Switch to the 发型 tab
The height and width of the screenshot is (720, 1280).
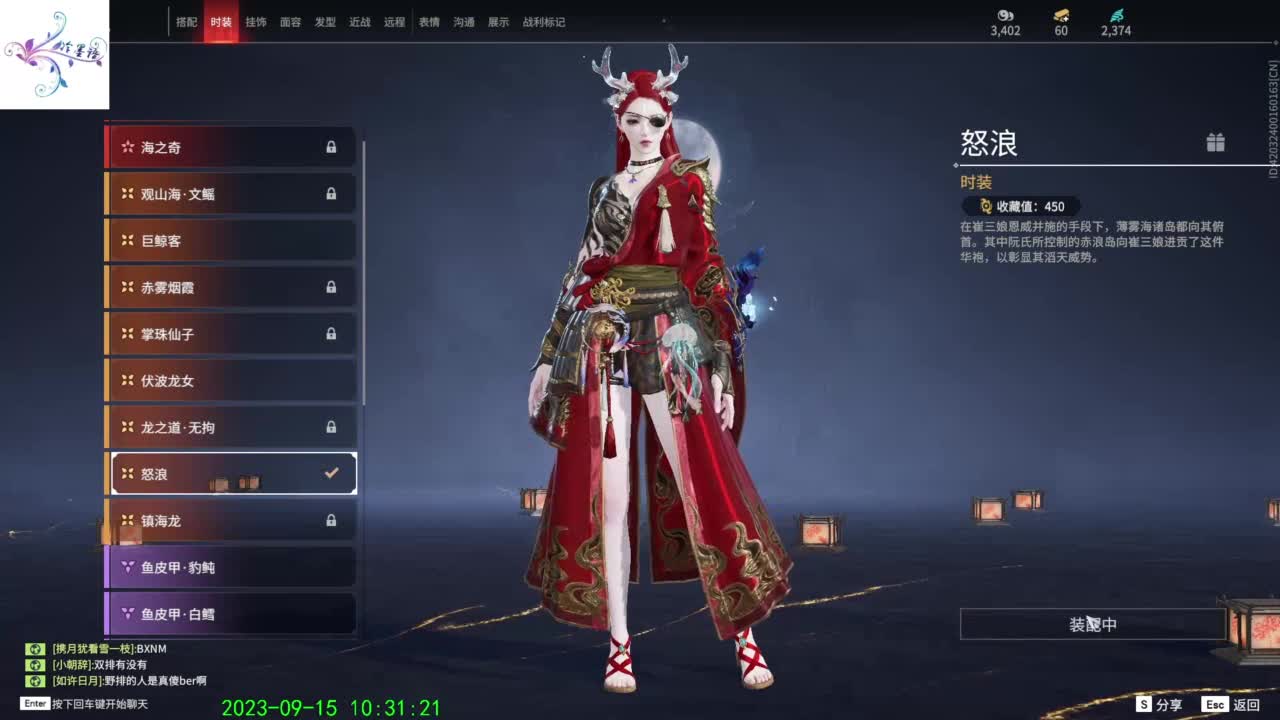325,21
